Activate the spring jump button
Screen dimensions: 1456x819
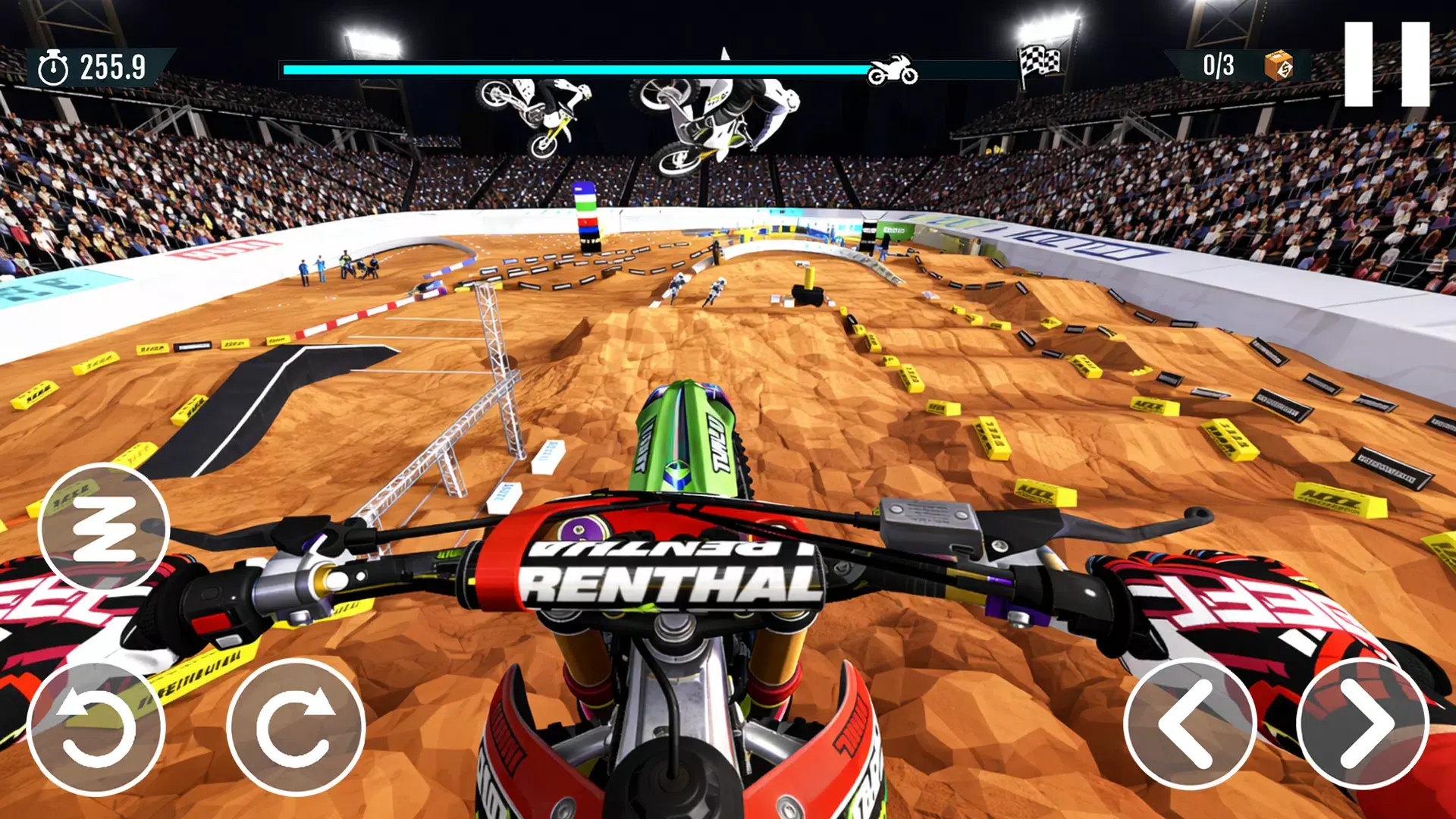[103, 528]
